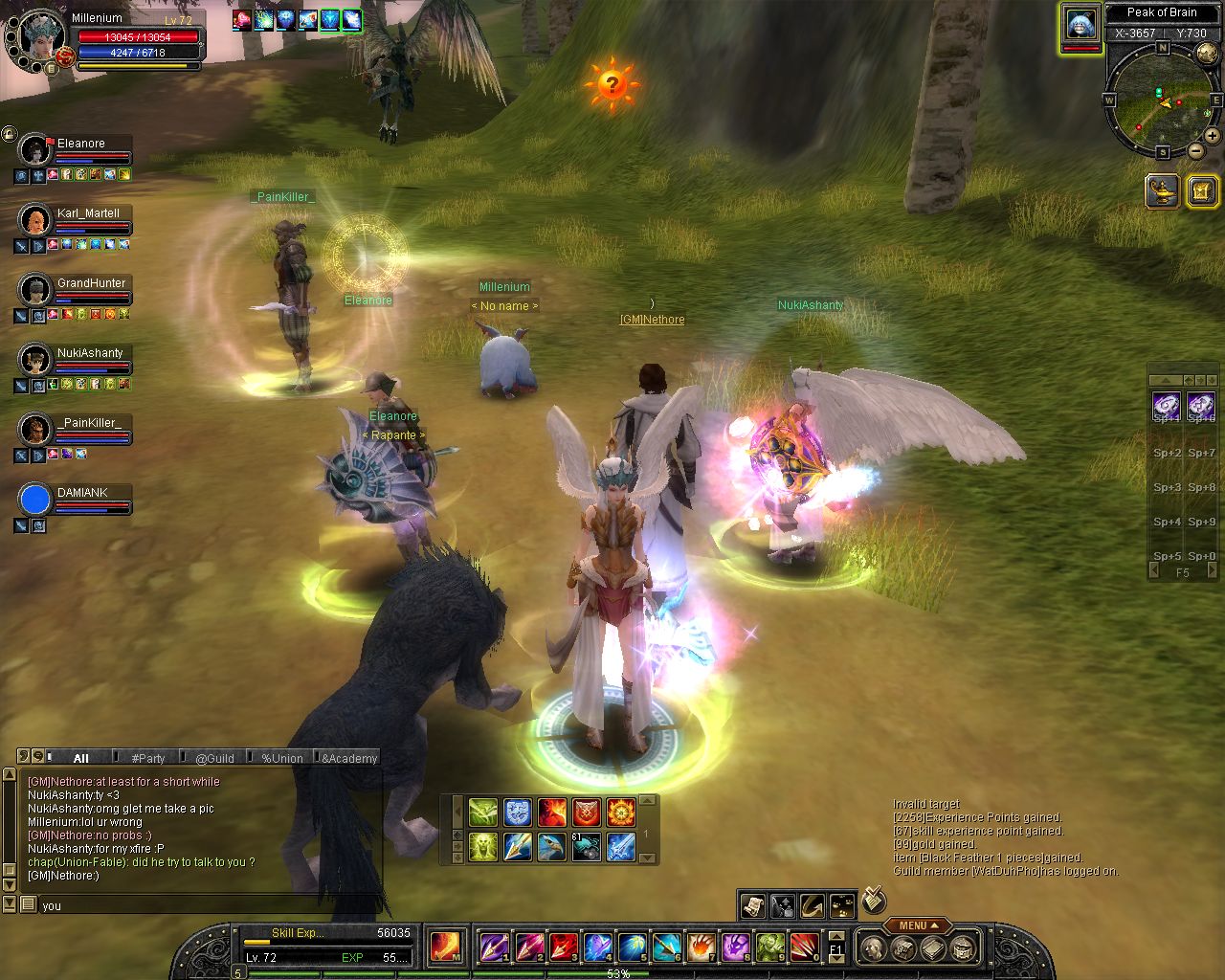Zoom out the minimap with minus button
1225x980 pixels.
click(x=1196, y=151)
